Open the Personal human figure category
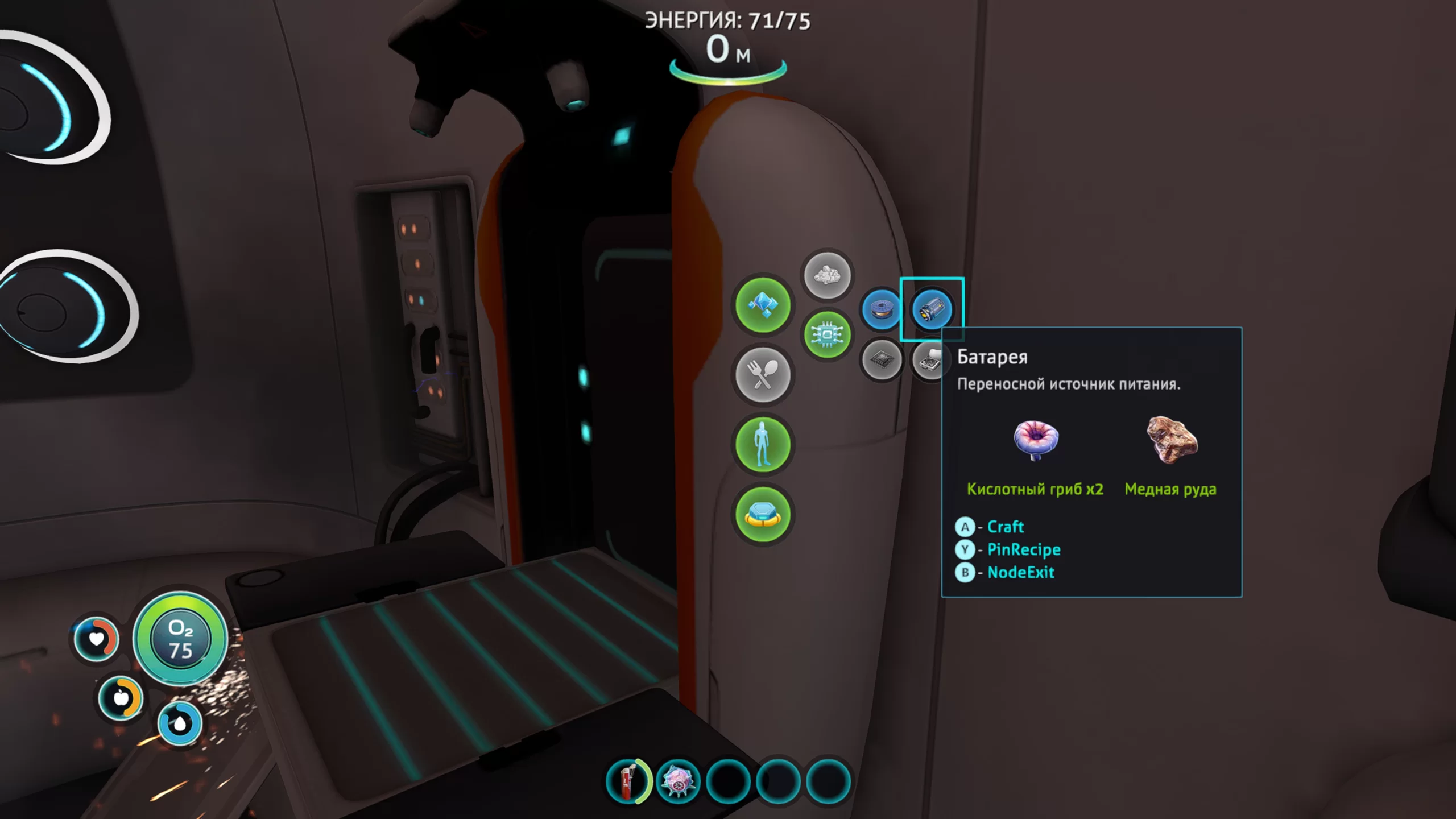 762,444
